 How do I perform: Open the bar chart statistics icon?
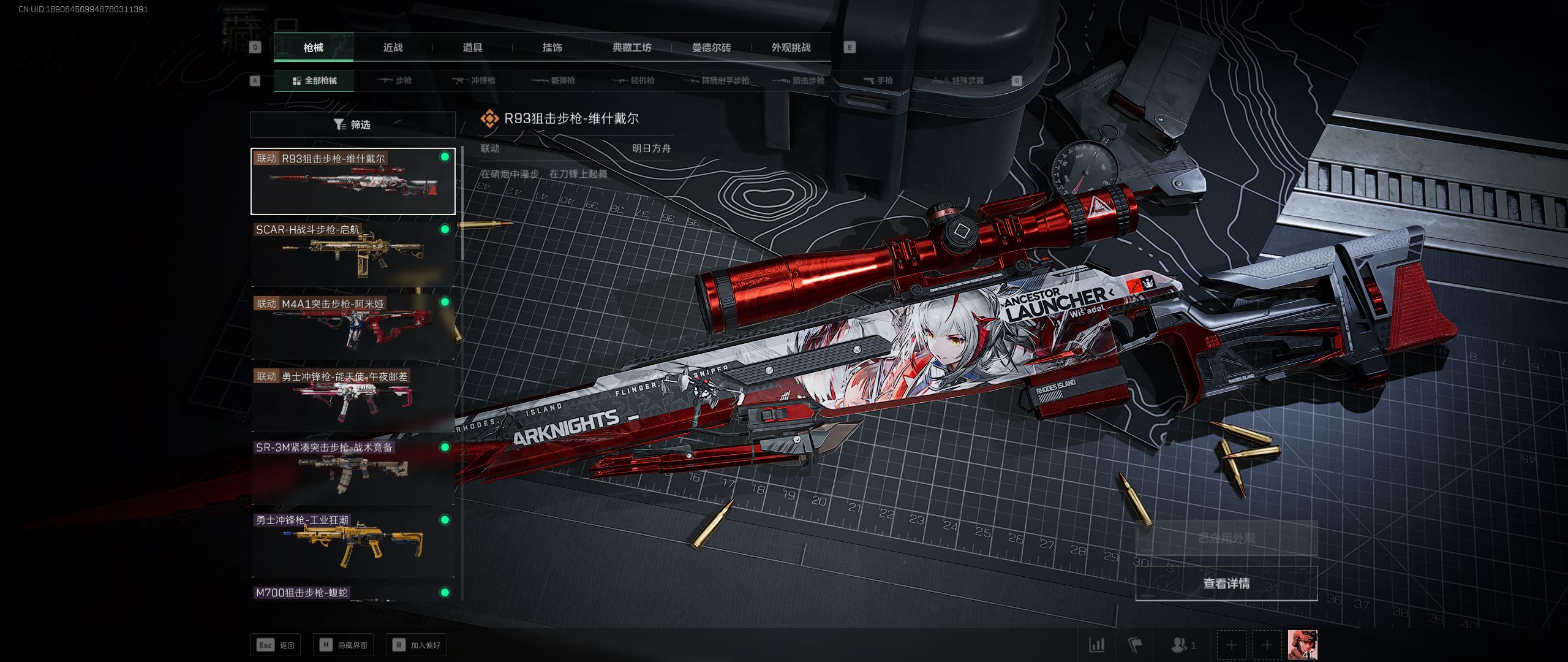[x=1096, y=645]
